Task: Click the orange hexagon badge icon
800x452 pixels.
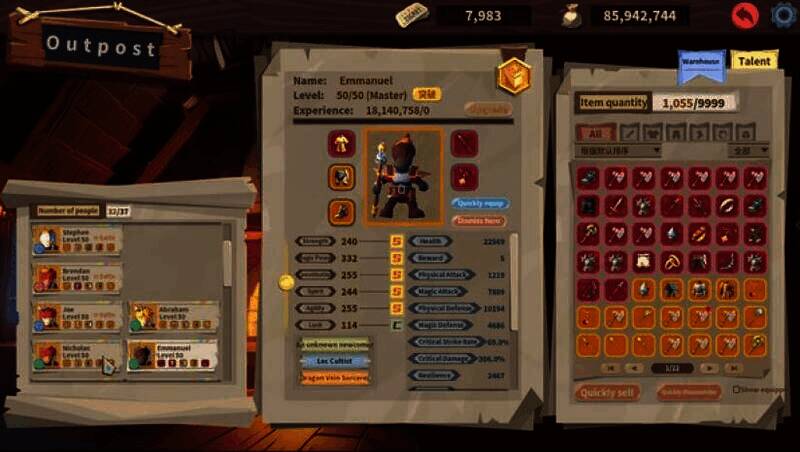Action: click(513, 76)
